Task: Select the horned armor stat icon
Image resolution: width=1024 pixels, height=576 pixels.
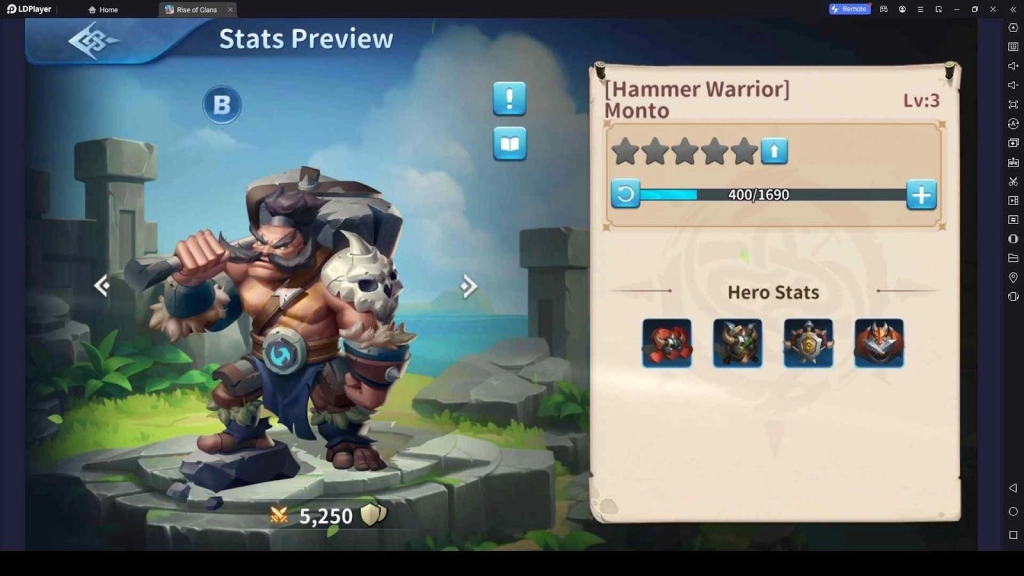Action: (738, 343)
